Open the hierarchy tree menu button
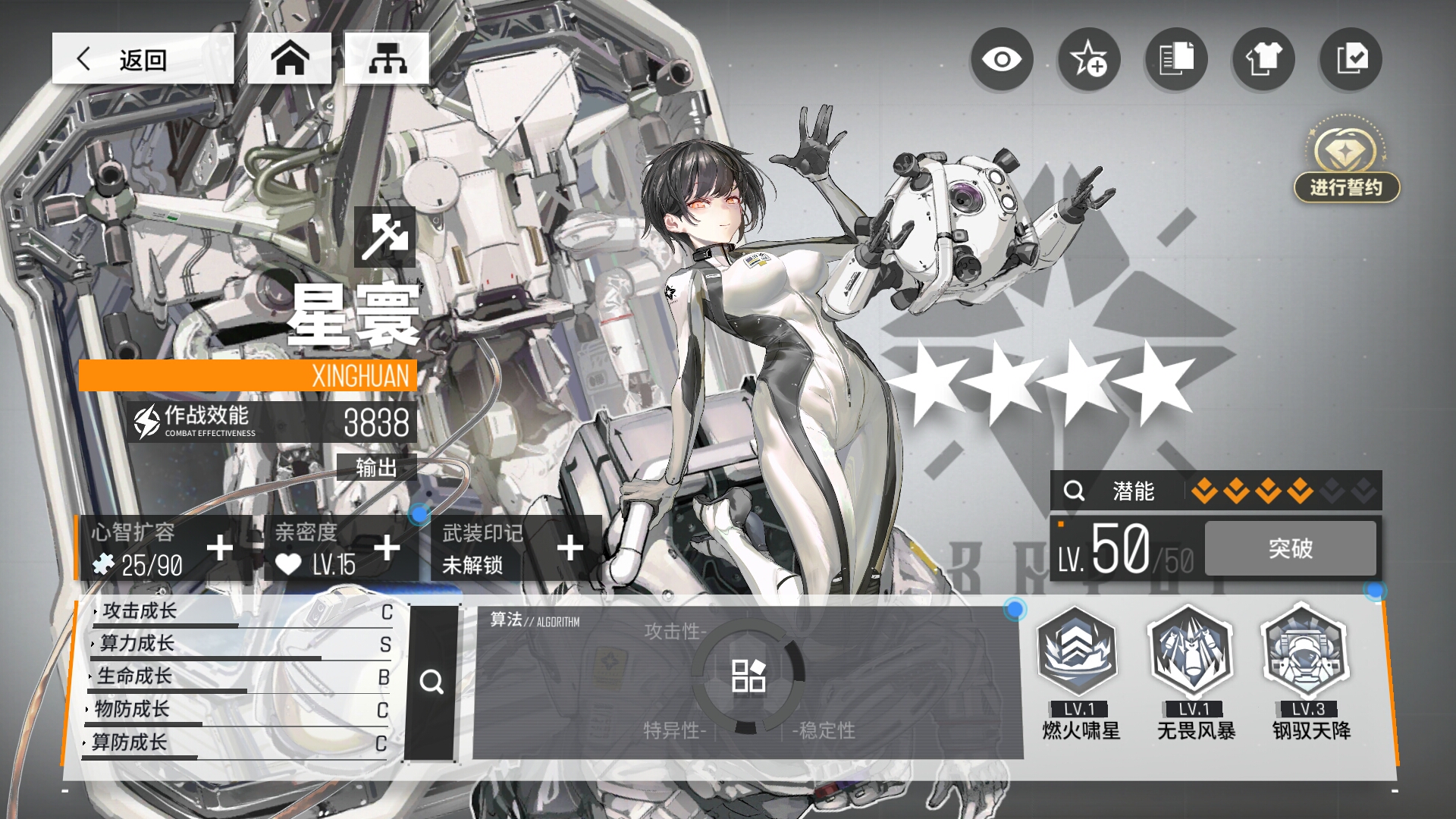The height and width of the screenshot is (819, 1456). point(387,58)
